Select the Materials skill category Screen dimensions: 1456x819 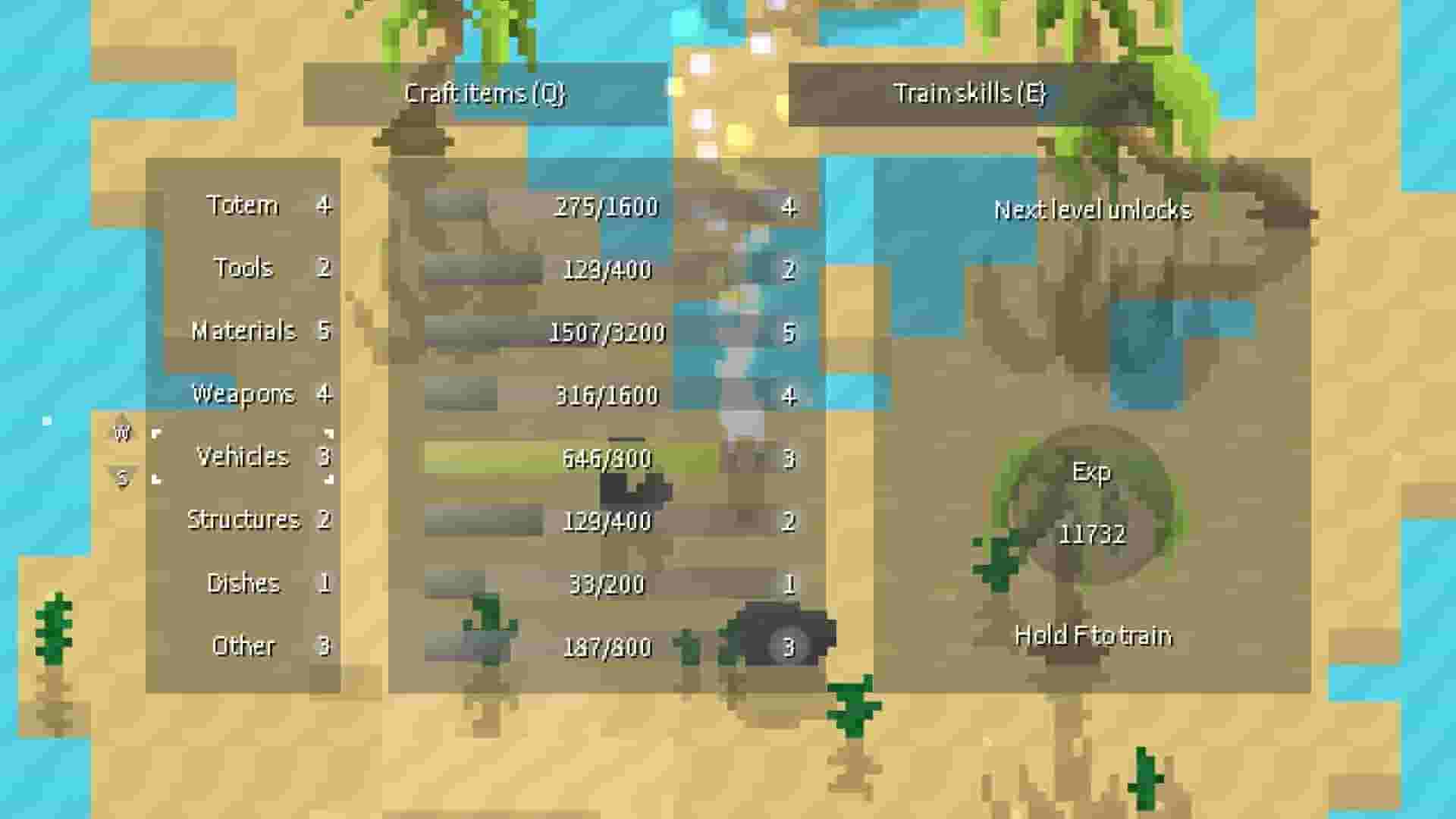[244, 331]
